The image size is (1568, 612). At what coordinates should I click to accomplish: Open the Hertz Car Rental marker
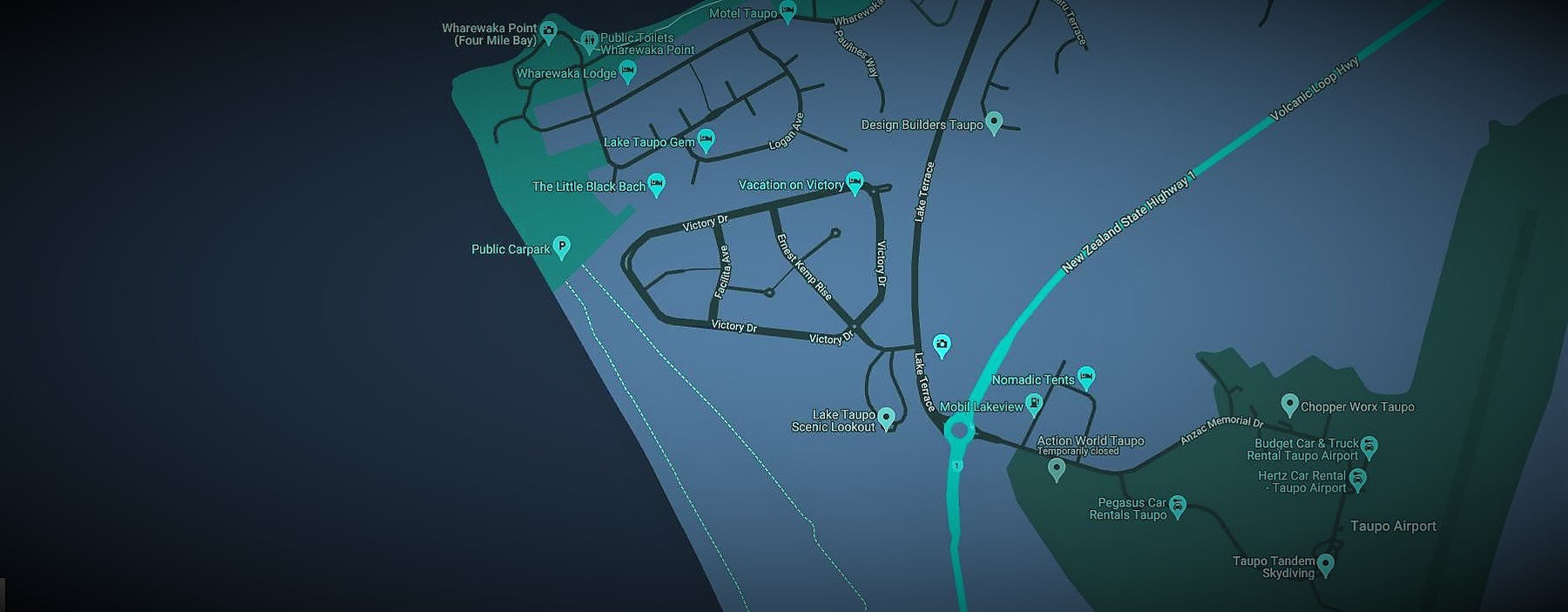tap(1357, 479)
